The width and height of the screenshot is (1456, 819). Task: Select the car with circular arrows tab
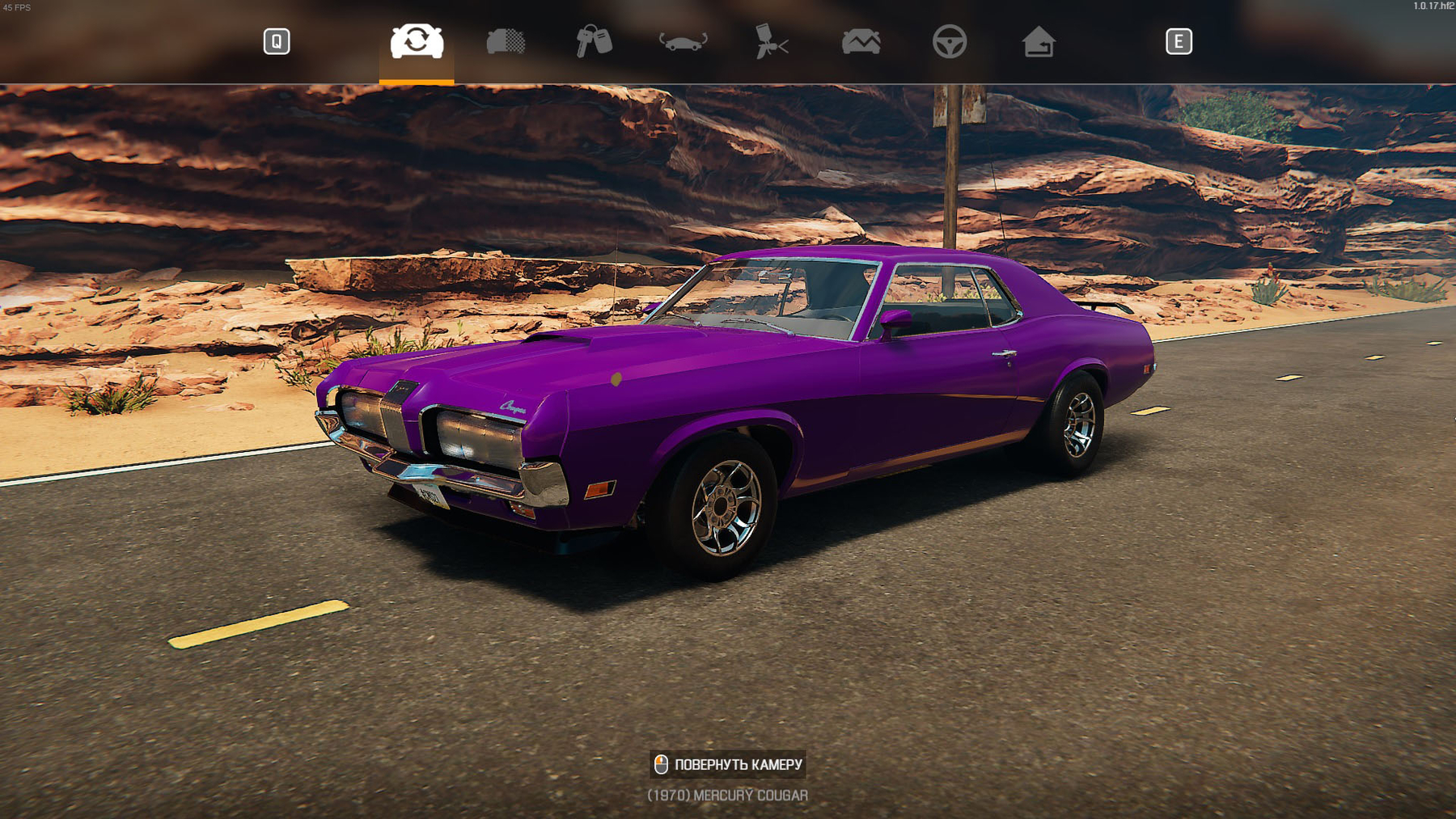(x=417, y=41)
